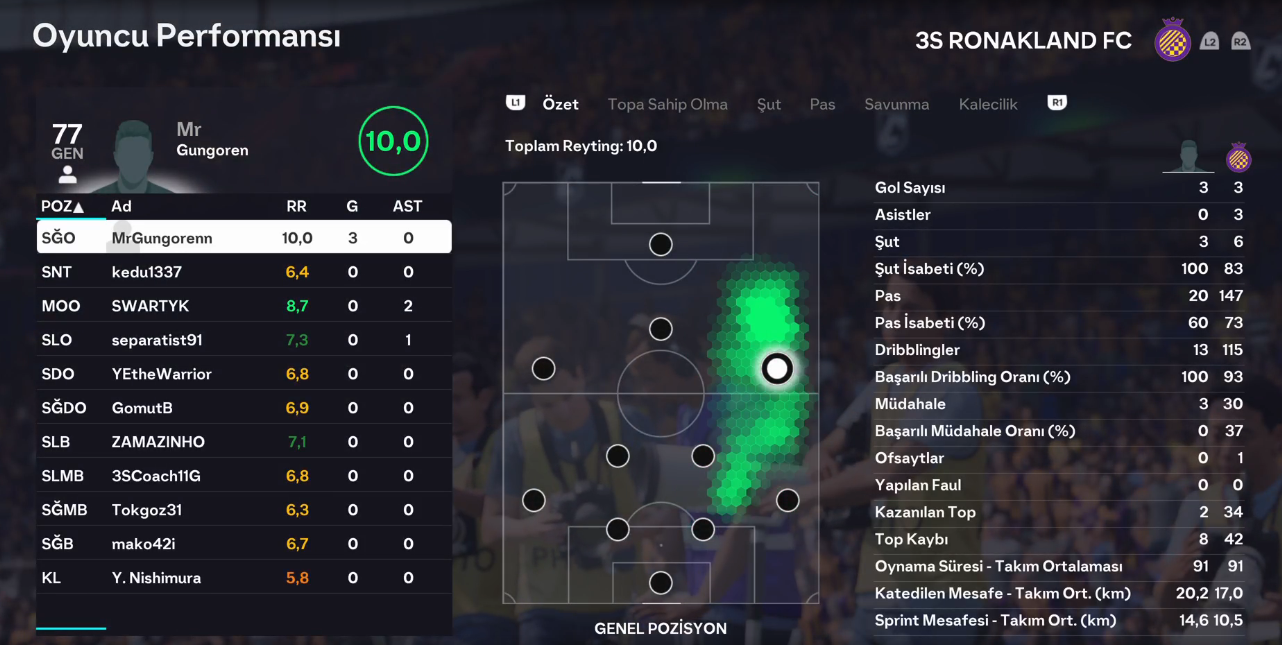1282x645 pixels.
Task: Open the Kalecilik tab
Action: point(988,104)
